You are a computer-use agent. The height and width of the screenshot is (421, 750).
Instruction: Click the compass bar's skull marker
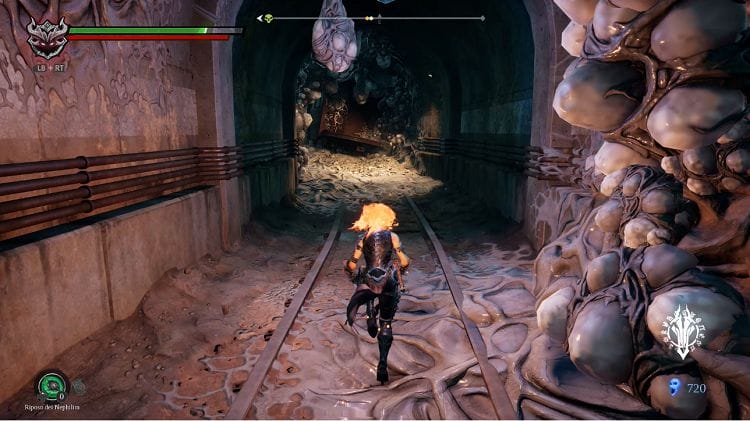pos(266,18)
